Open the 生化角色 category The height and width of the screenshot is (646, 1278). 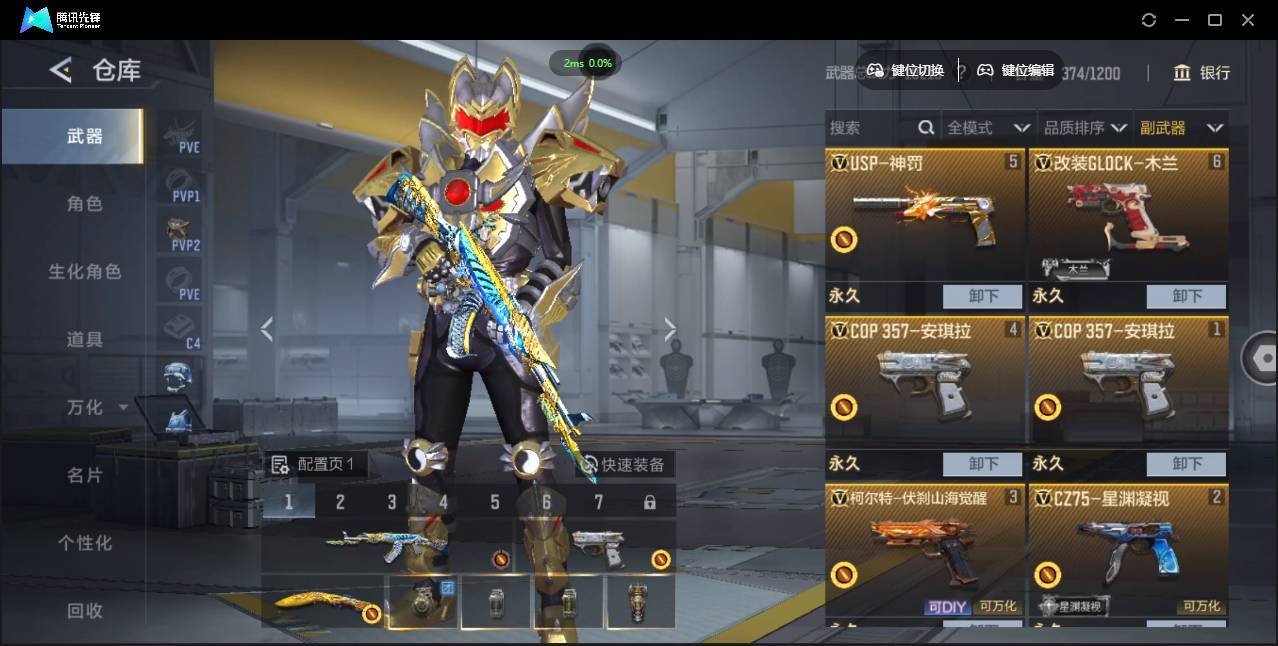[84, 272]
